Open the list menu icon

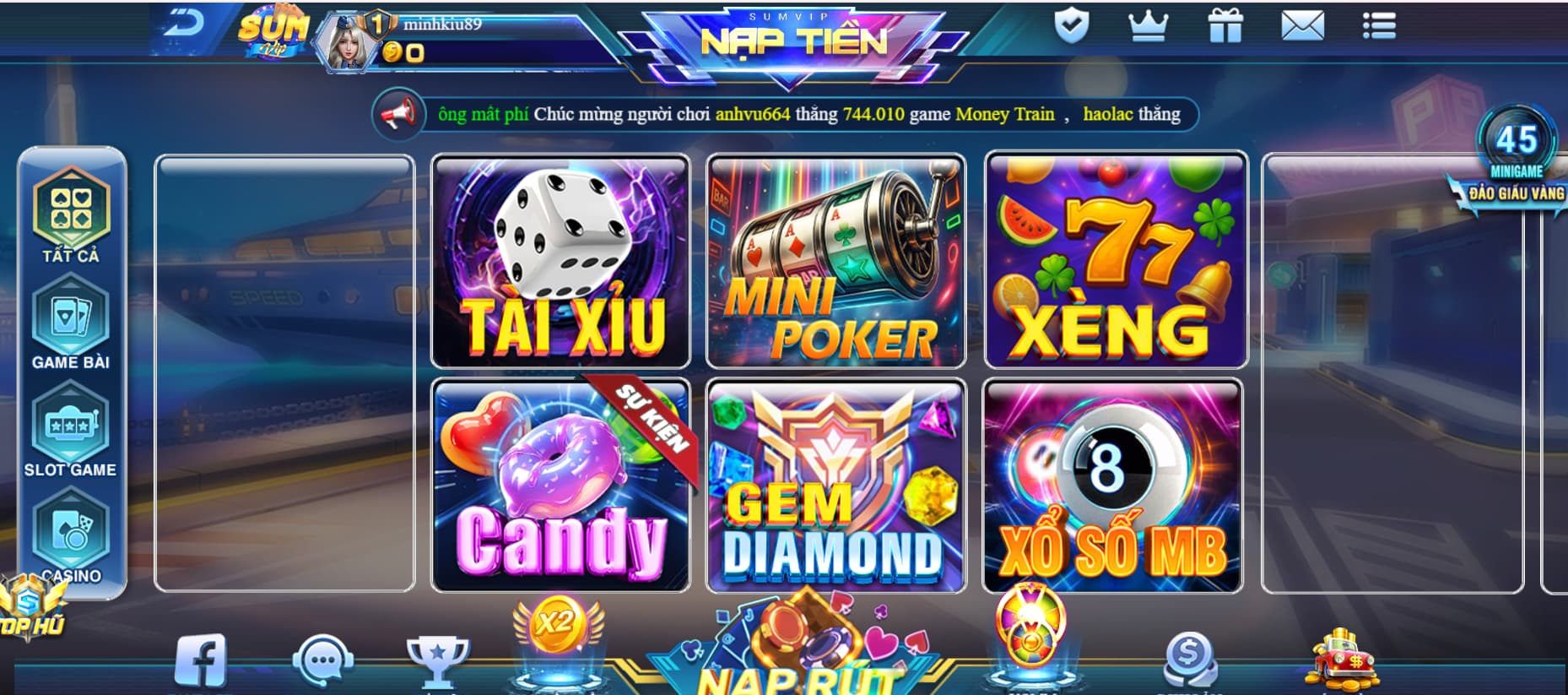click(1379, 25)
